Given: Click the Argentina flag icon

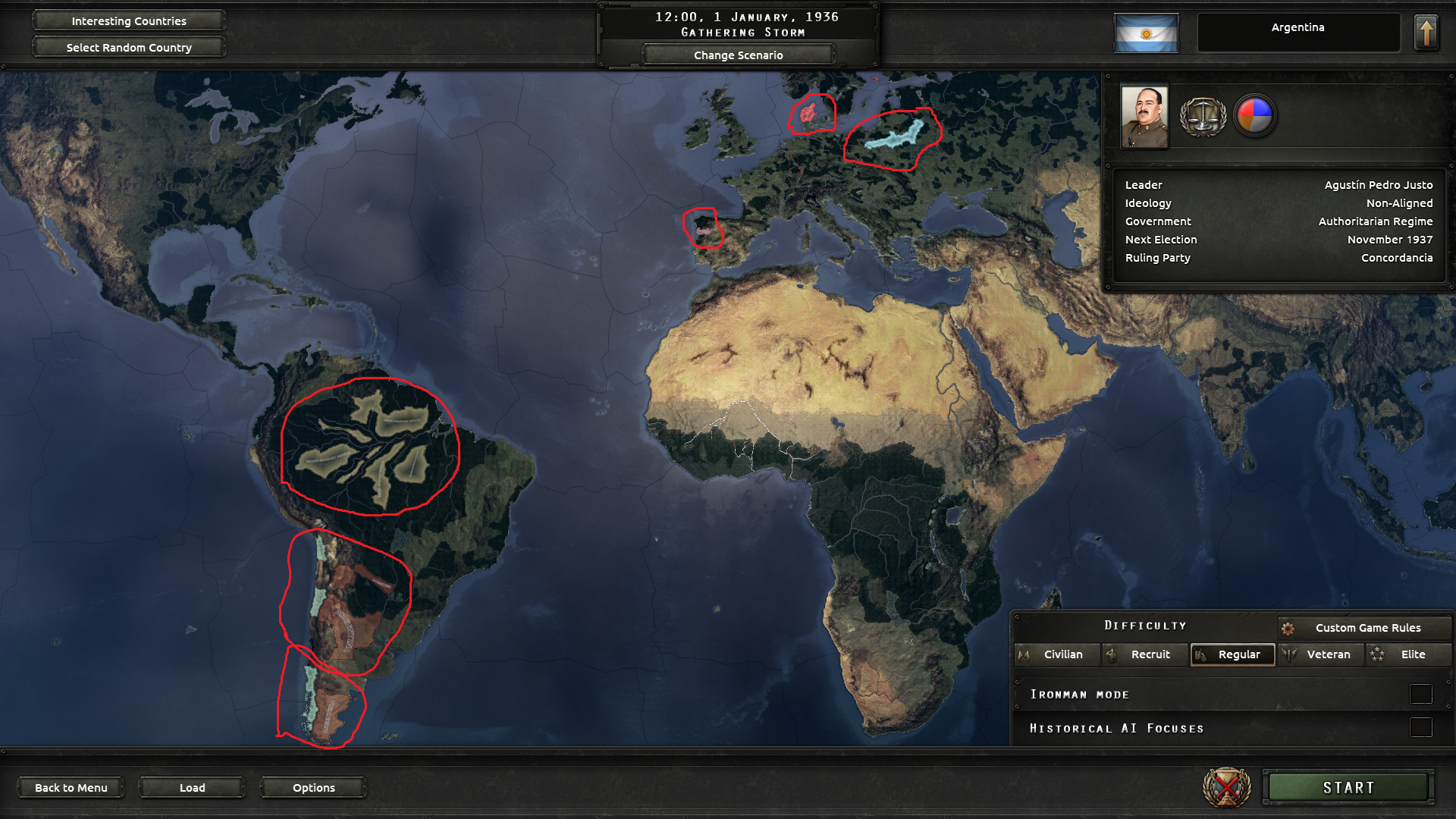Looking at the screenshot, I should click(x=1145, y=34).
